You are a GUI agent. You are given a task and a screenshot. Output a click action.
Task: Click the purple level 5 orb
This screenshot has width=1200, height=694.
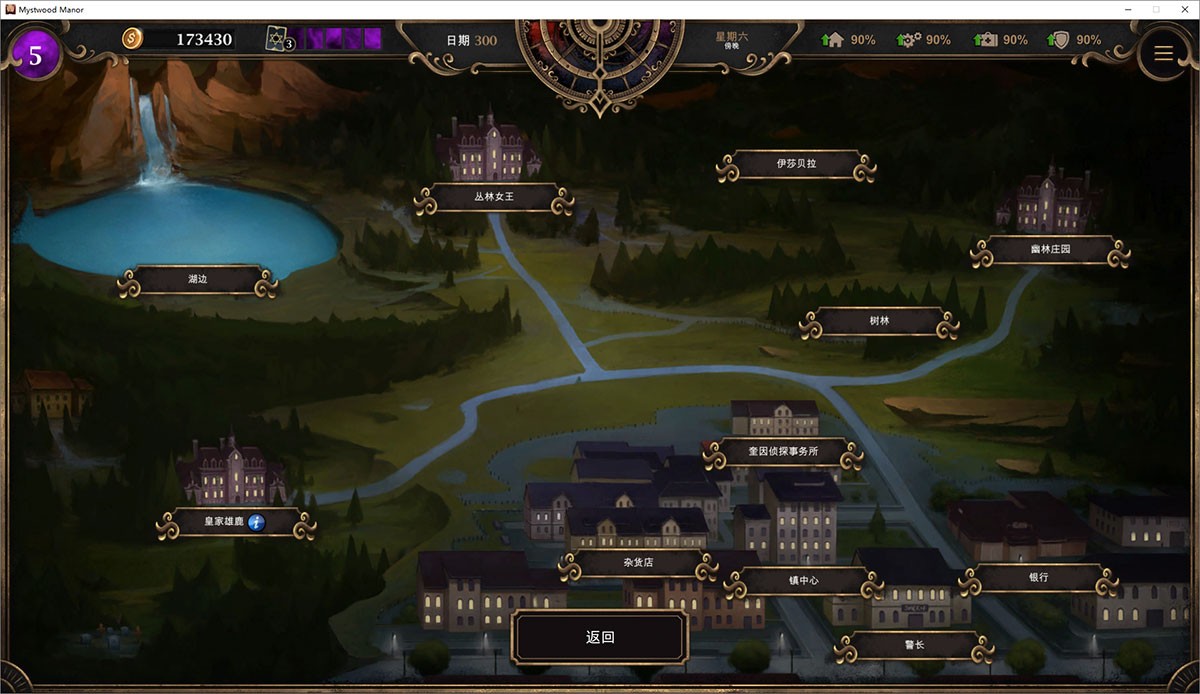pyautogui.click(x=36, y=55)
